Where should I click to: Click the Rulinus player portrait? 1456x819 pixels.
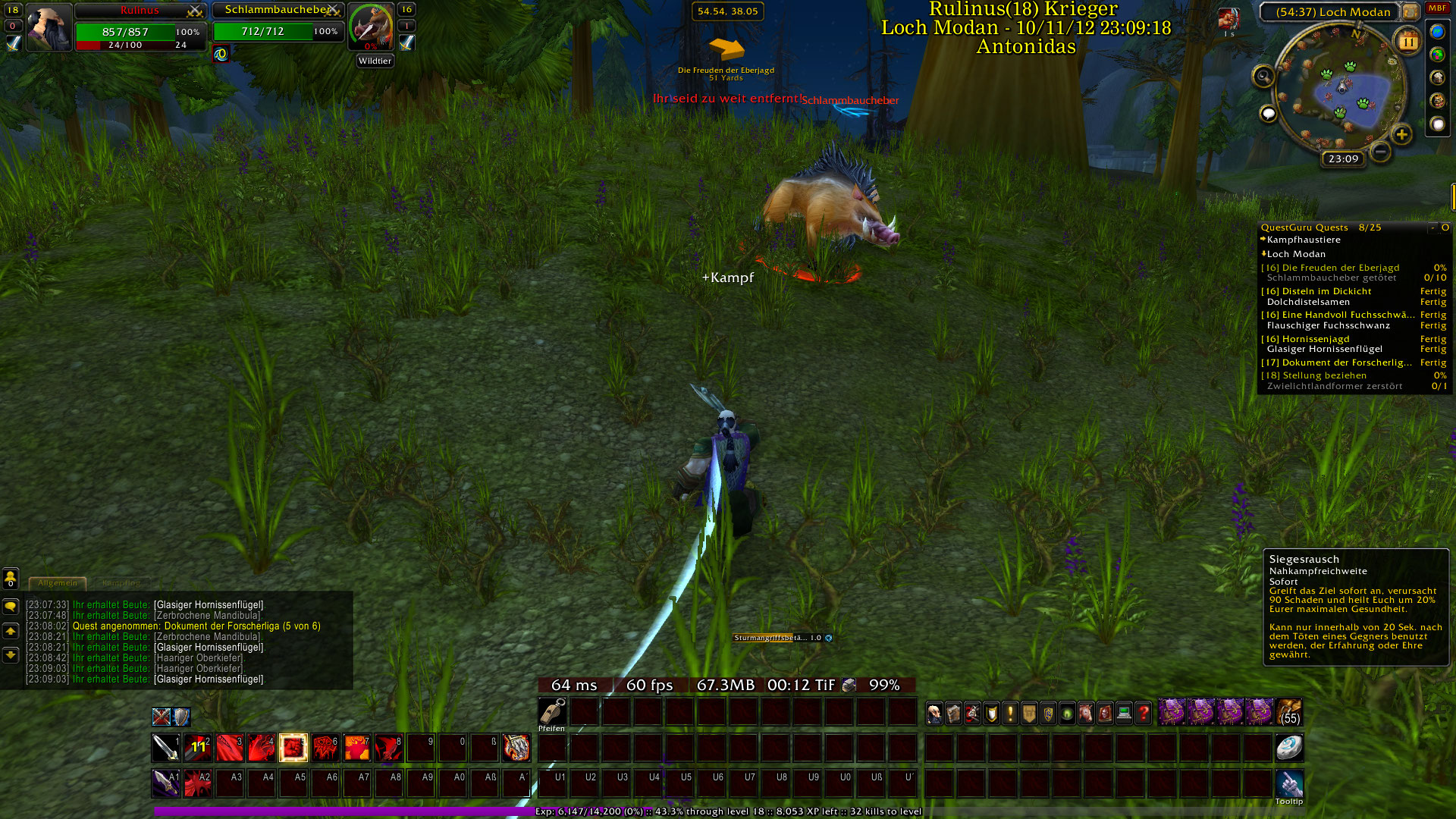[49, 27]
